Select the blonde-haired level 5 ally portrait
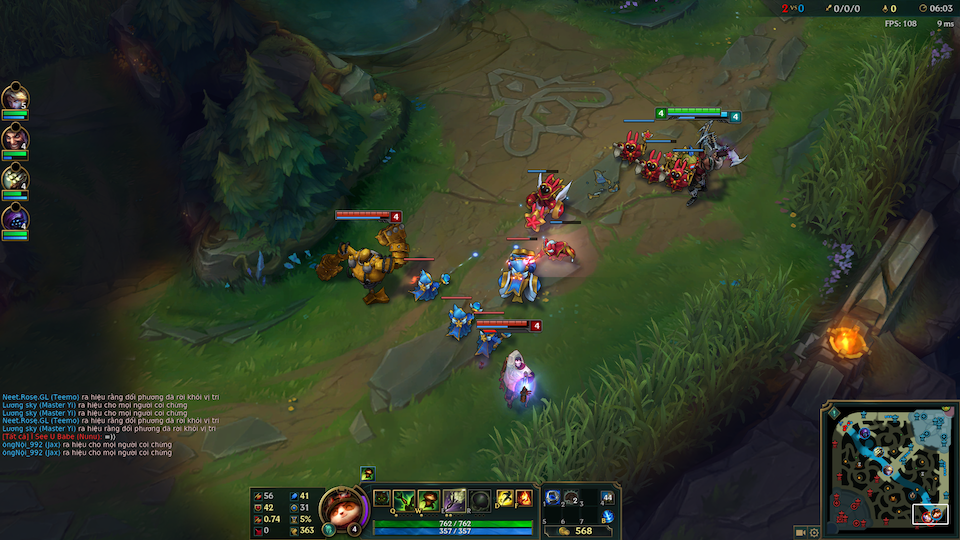 click(15, 98)
